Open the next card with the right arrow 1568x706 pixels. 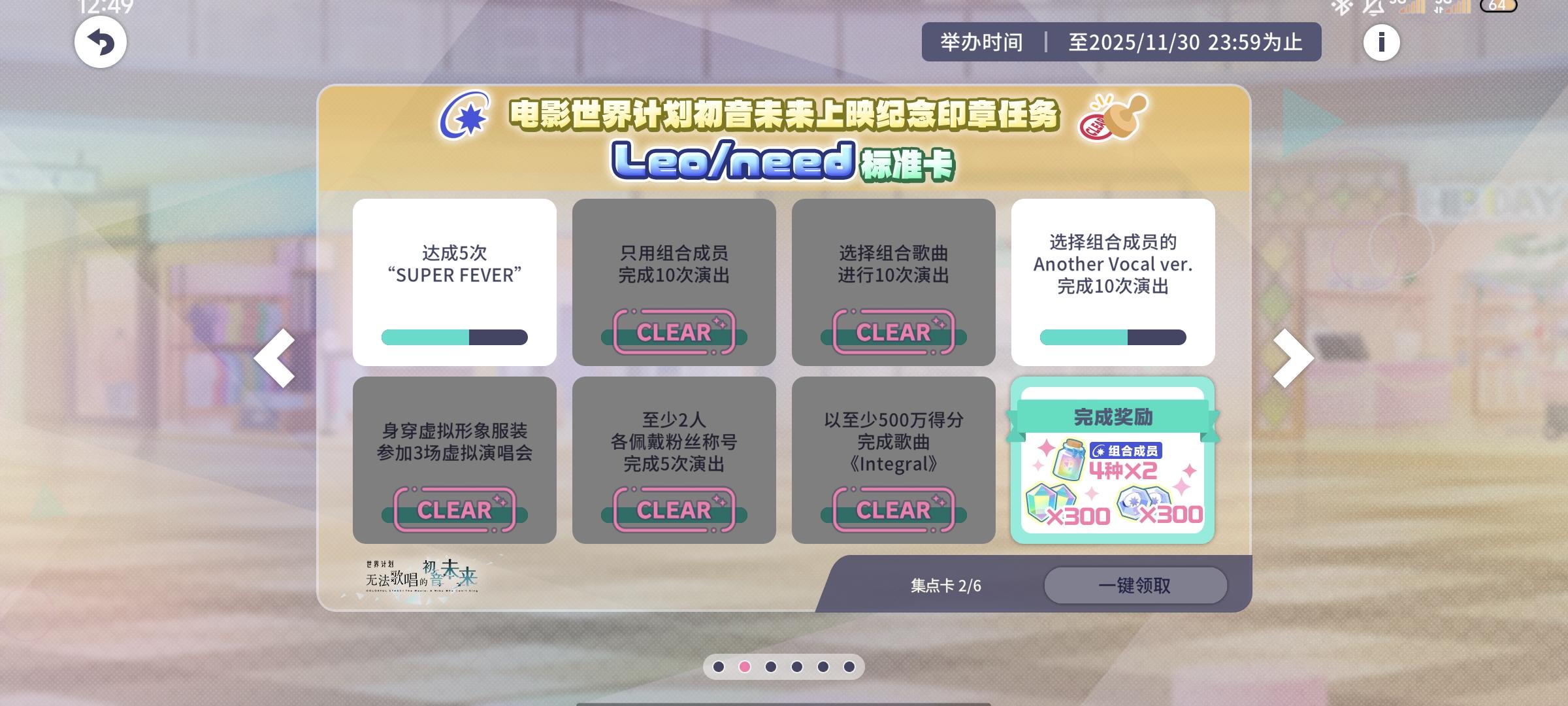coord(1292,358)
